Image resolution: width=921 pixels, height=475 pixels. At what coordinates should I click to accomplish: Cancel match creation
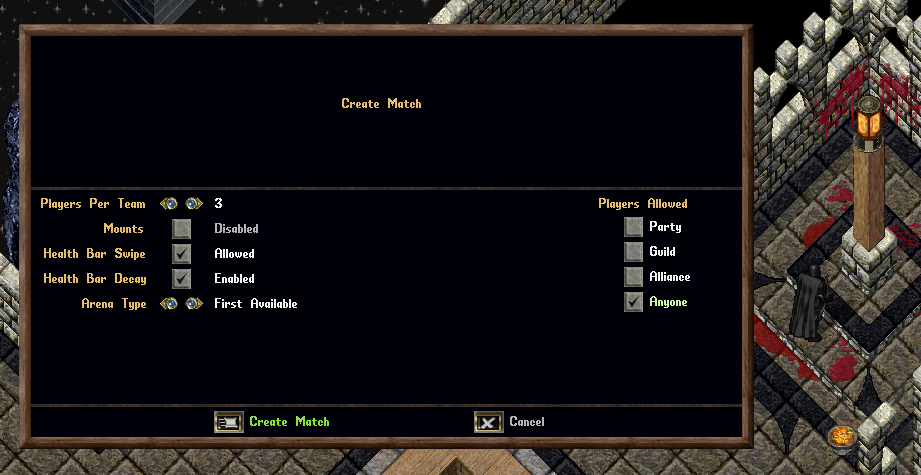[488, 422]
